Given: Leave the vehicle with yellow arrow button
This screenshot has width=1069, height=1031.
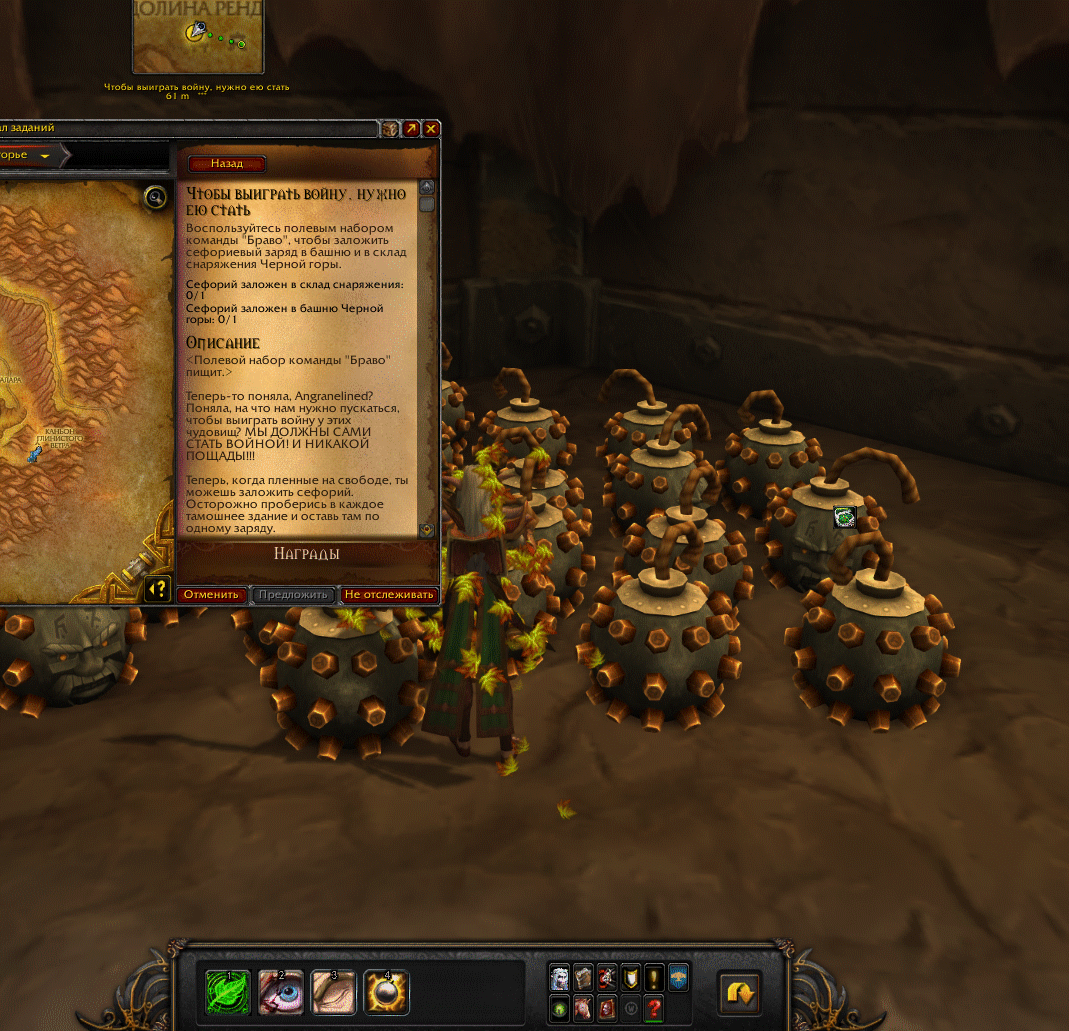Looking at the screenshot, I should [x=740, y=993].
